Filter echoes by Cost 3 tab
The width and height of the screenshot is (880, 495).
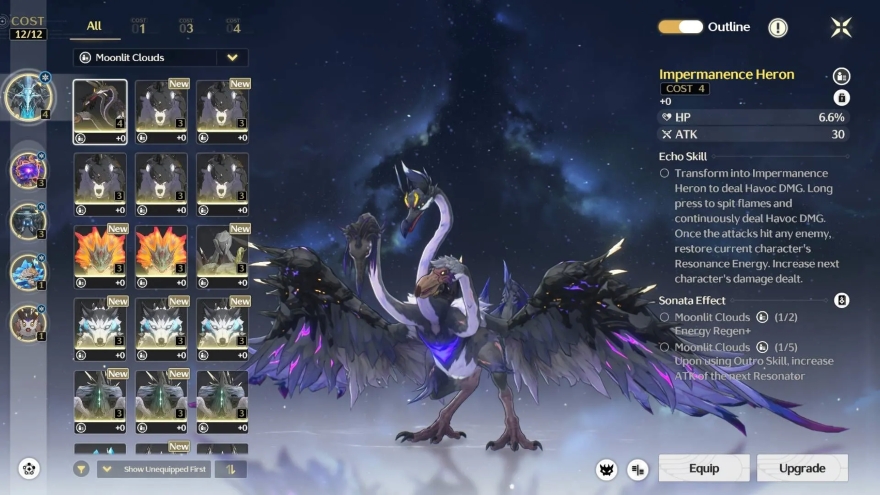[x=186, y=26]
